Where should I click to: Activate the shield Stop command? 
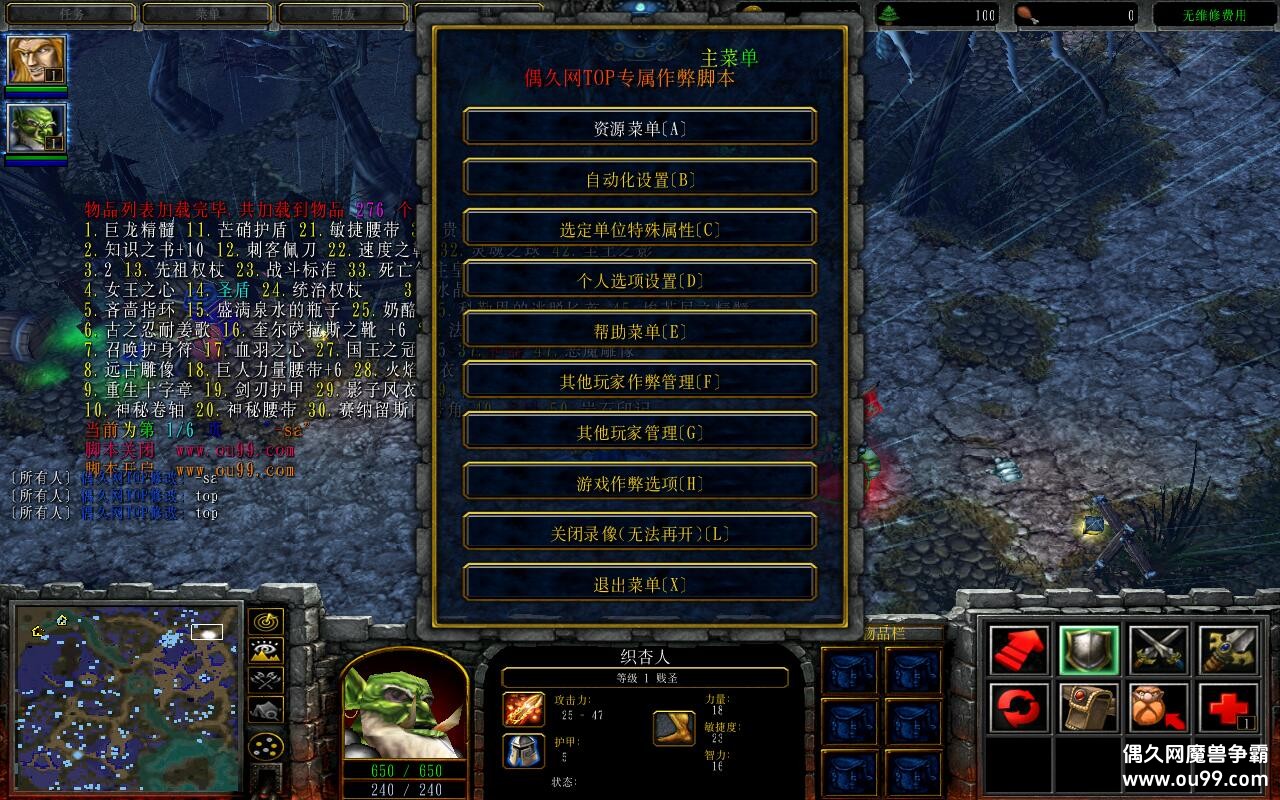pos(1089,650)
